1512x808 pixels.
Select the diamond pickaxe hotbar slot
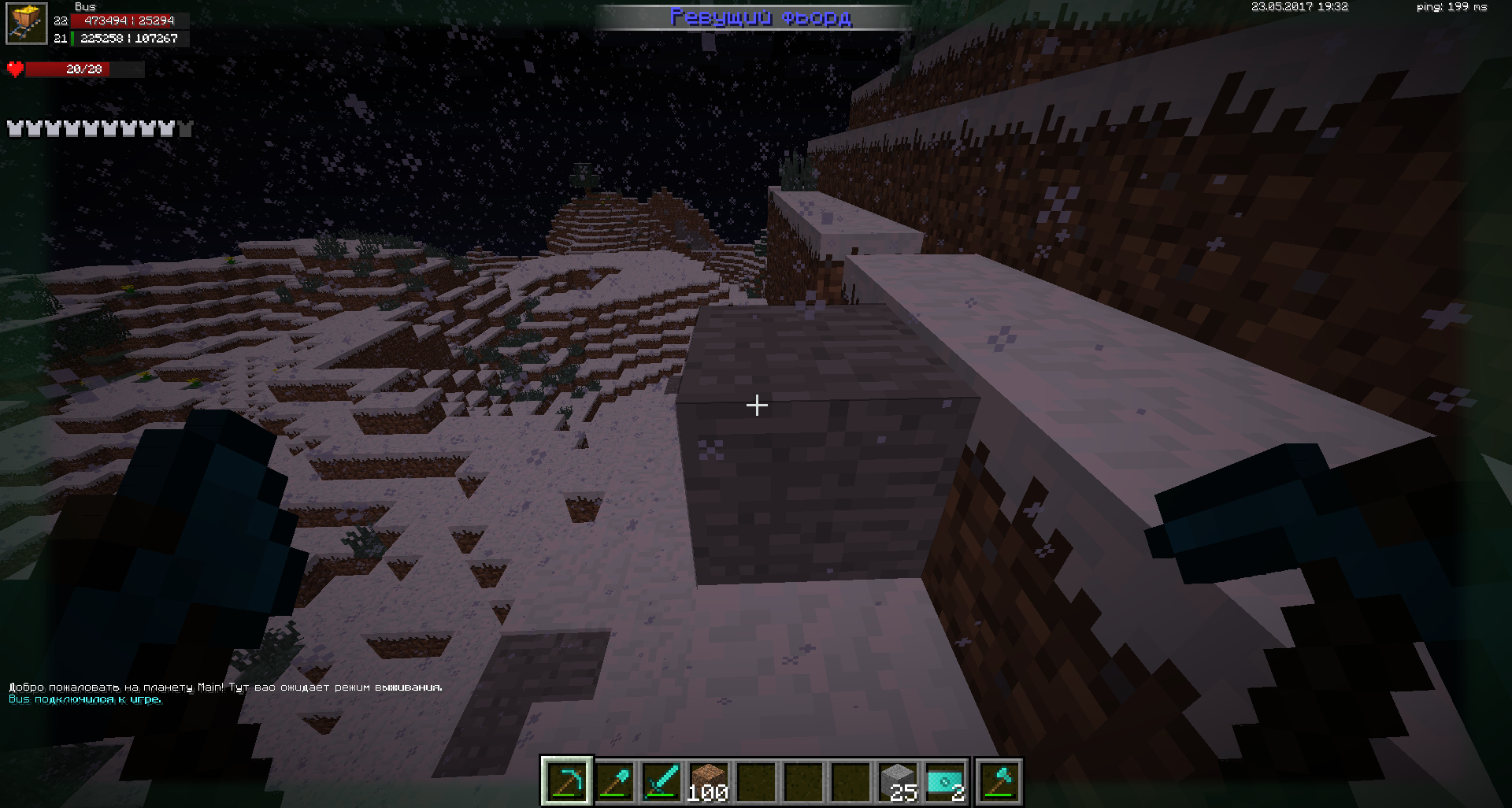coord(567,781)
